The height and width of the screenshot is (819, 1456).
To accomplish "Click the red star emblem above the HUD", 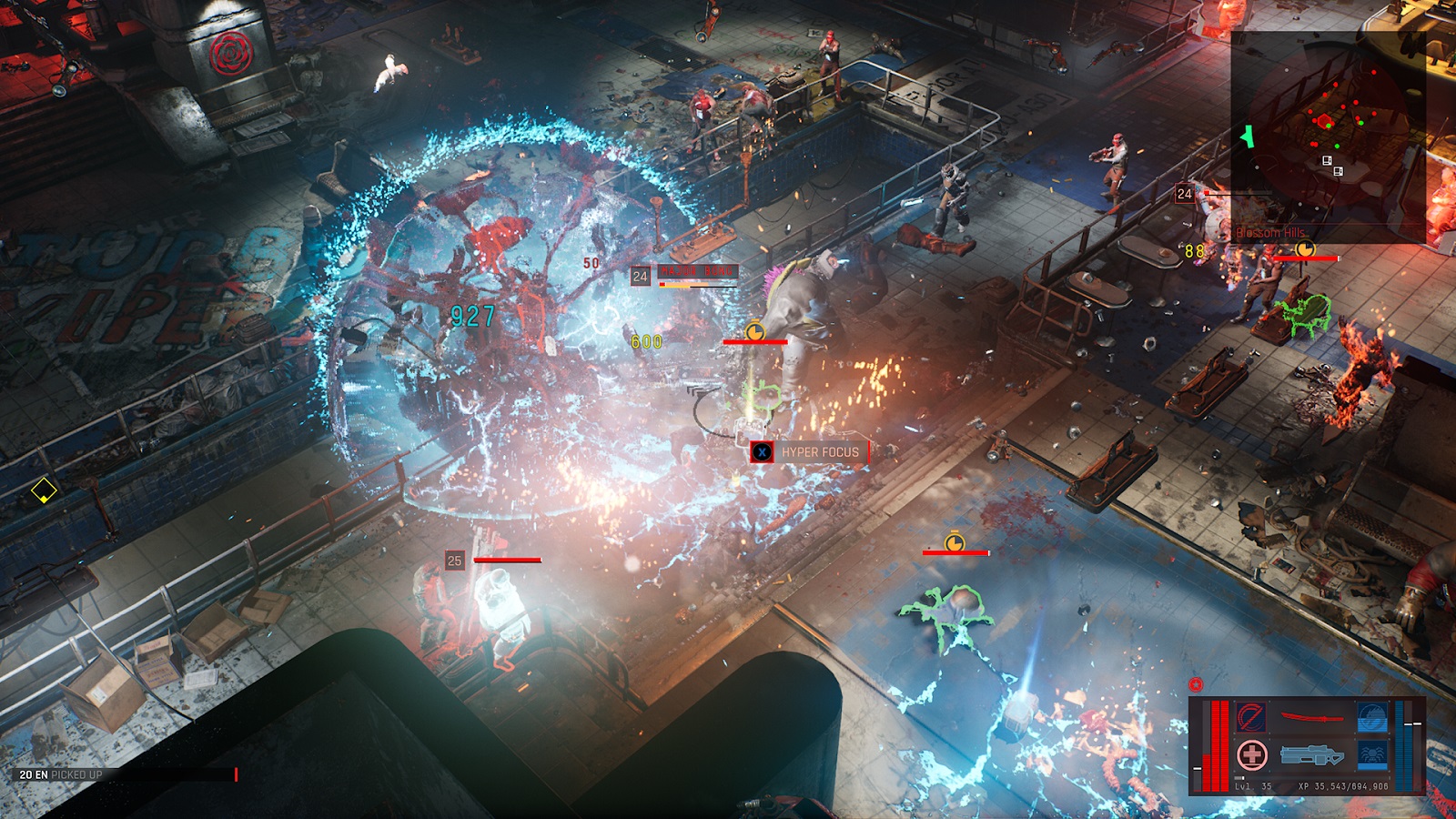I will [x=1195, y=682].
